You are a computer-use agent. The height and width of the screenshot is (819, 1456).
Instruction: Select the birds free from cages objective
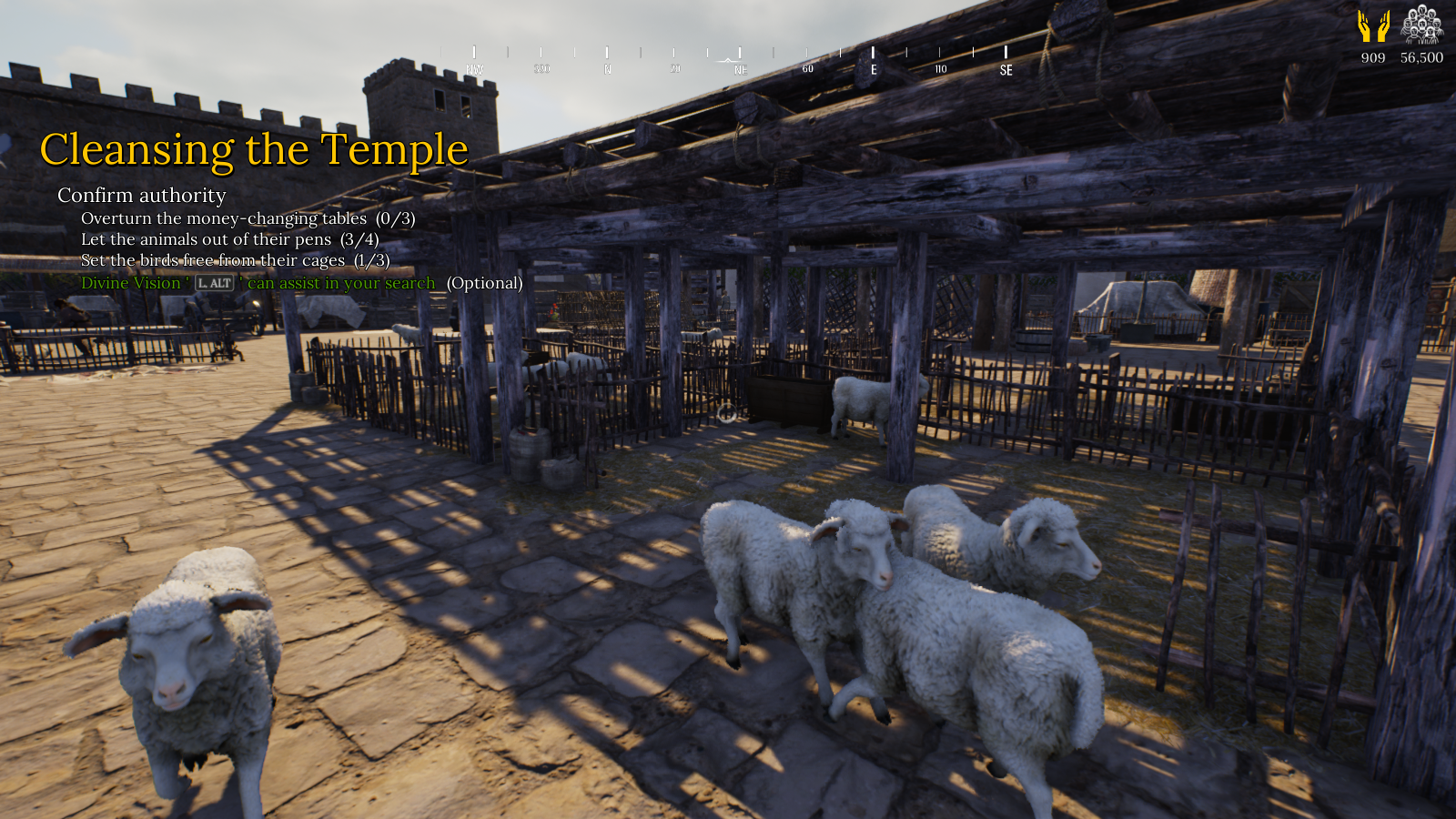click(235, 260)
